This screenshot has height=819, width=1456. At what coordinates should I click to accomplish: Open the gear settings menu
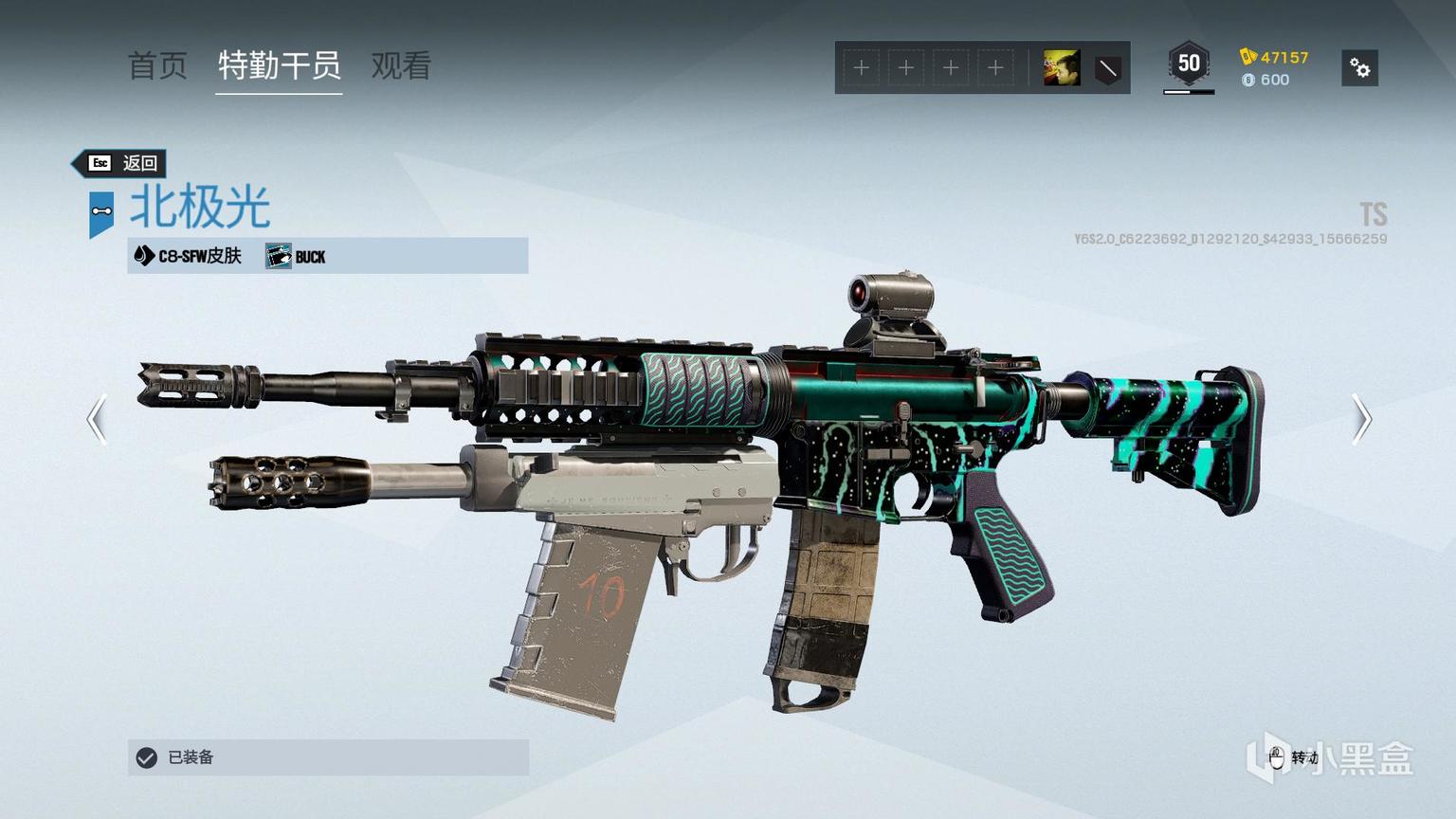click(1359, 68)
